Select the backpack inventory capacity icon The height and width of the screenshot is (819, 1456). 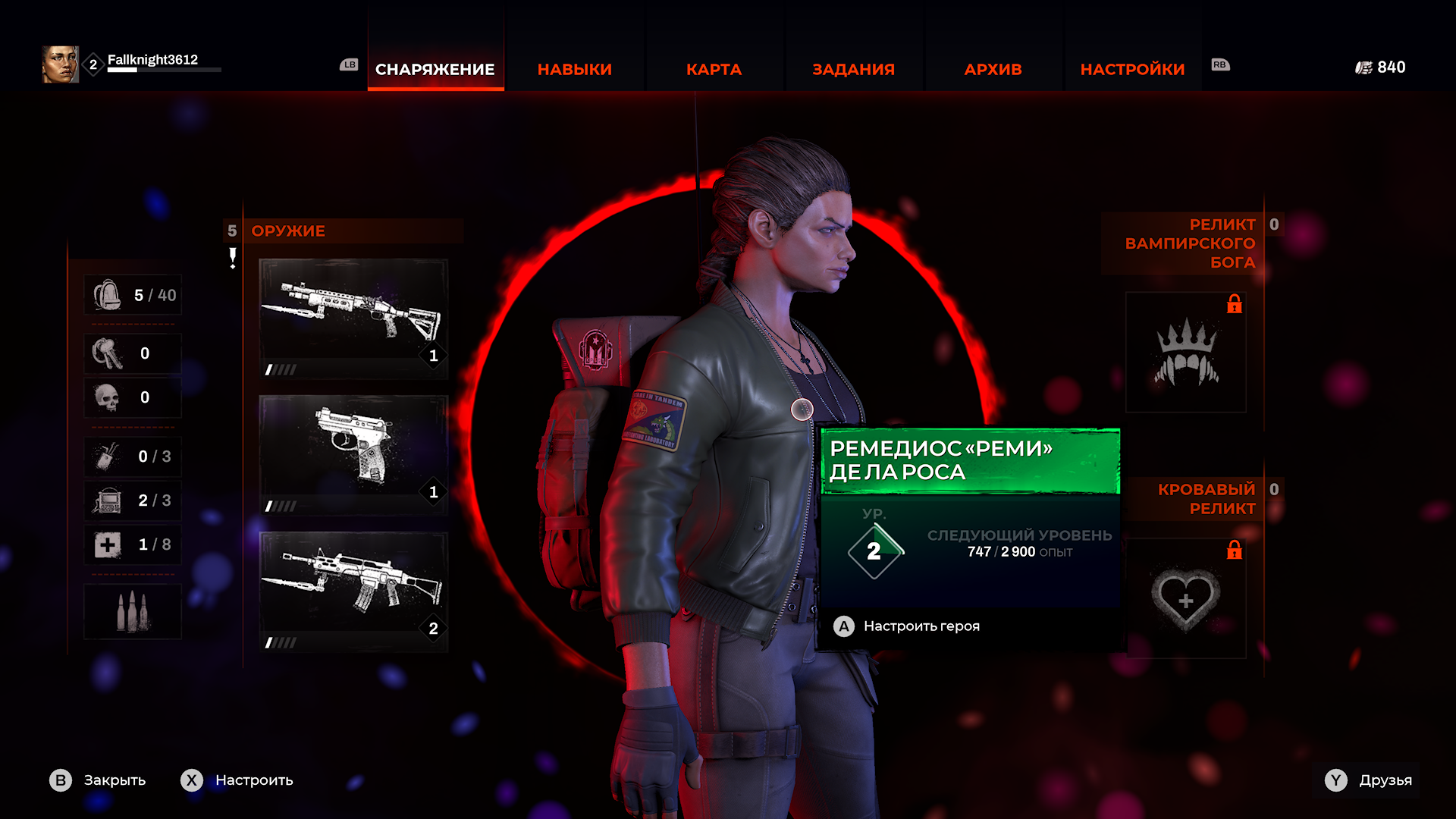tap(108, 295)
